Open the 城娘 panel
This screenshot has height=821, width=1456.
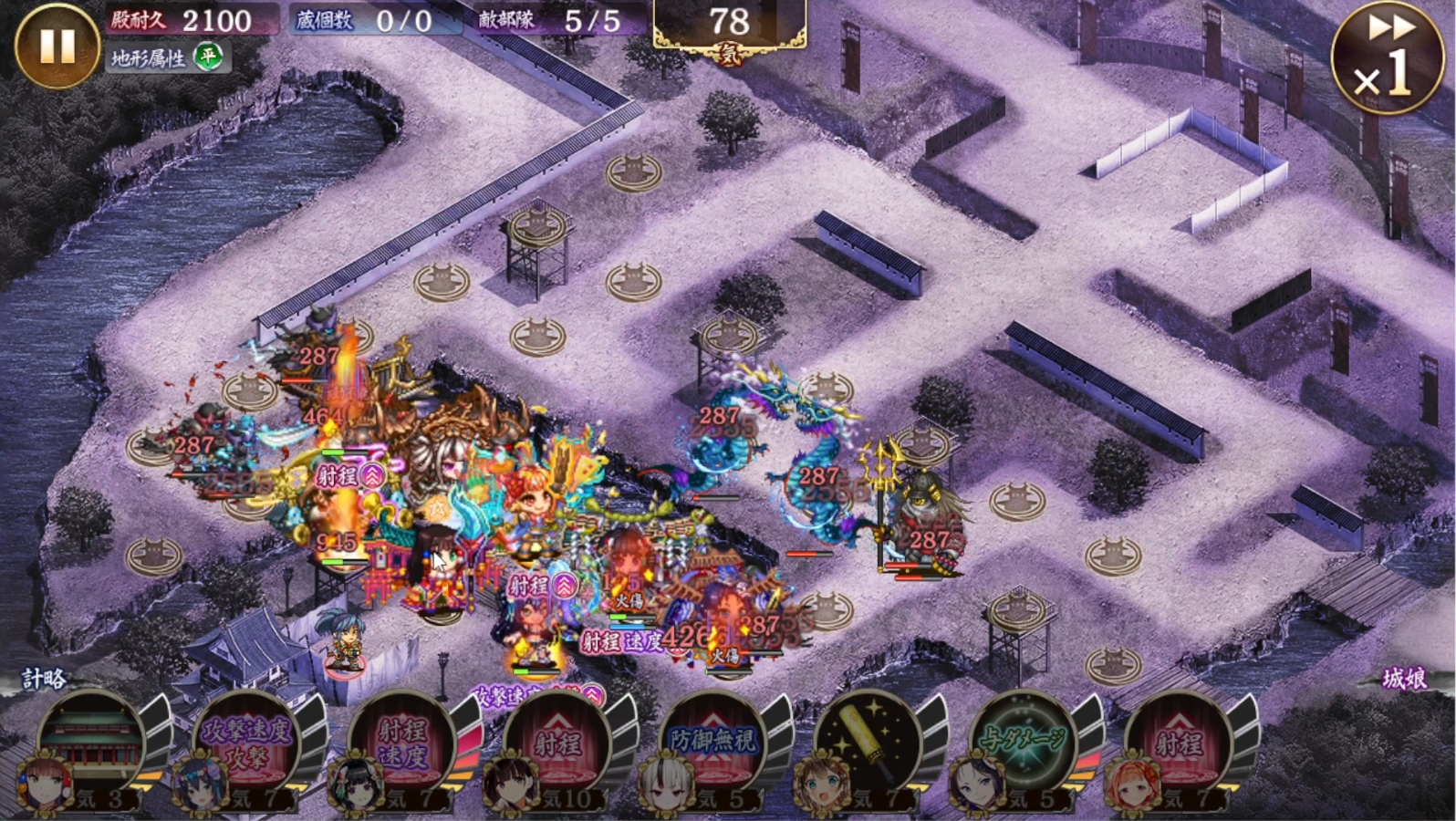tap(1405, 679)
